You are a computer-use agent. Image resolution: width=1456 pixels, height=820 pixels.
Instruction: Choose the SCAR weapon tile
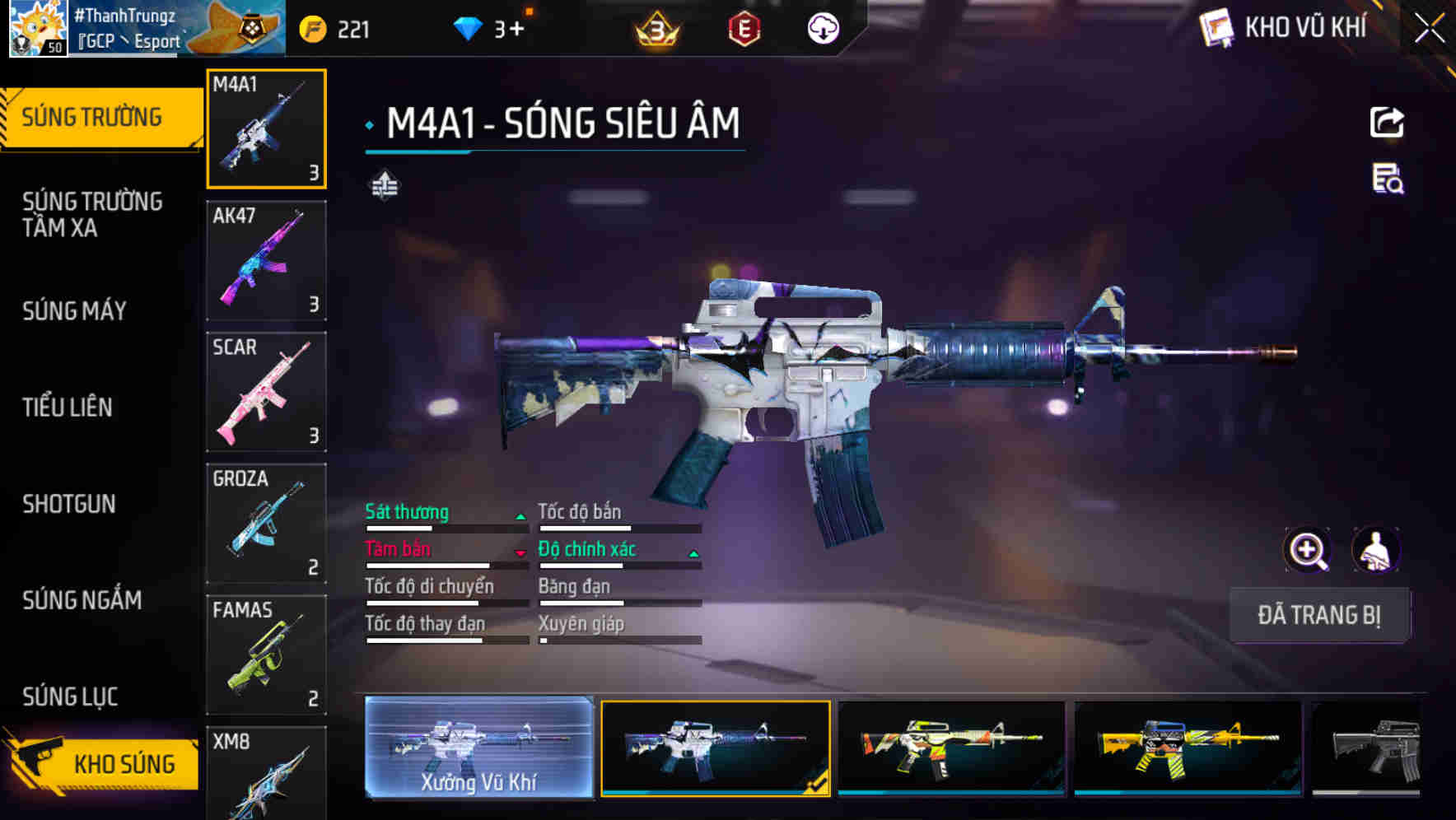(266, 392)
